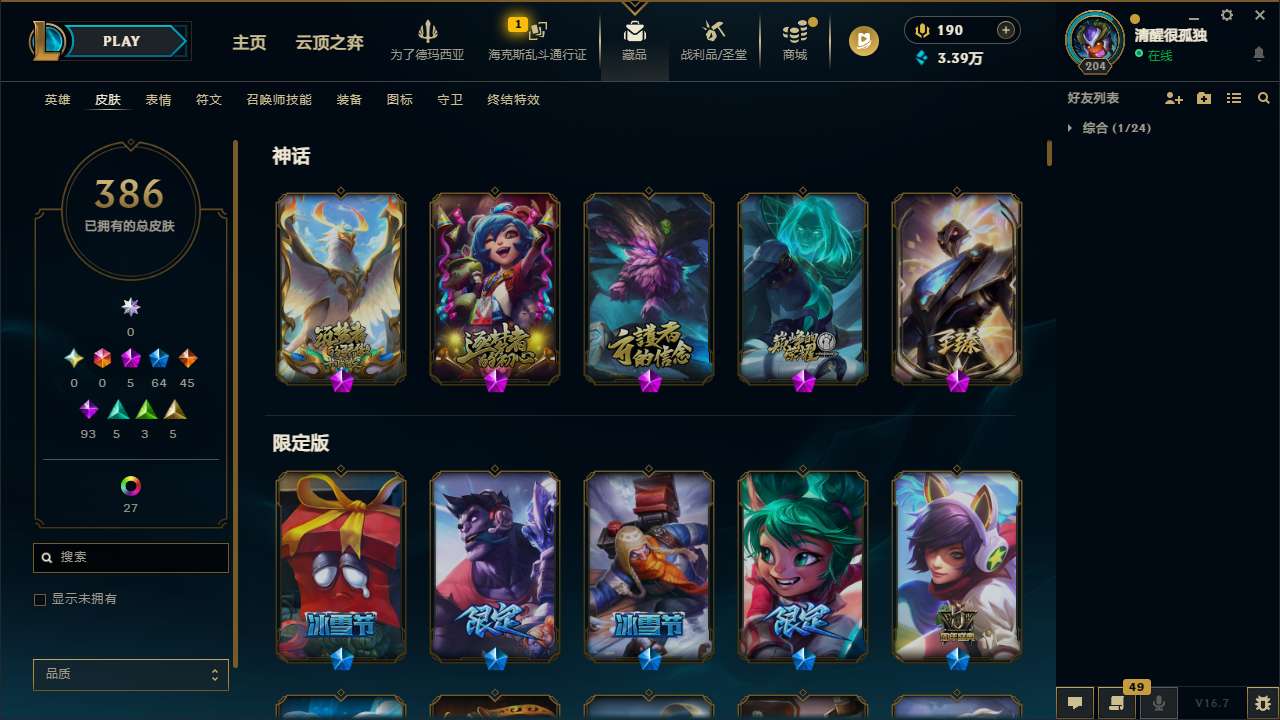1280x720 pixels.
Task: Click the add friend icon in friends panel
Action: coord(1171,98)
